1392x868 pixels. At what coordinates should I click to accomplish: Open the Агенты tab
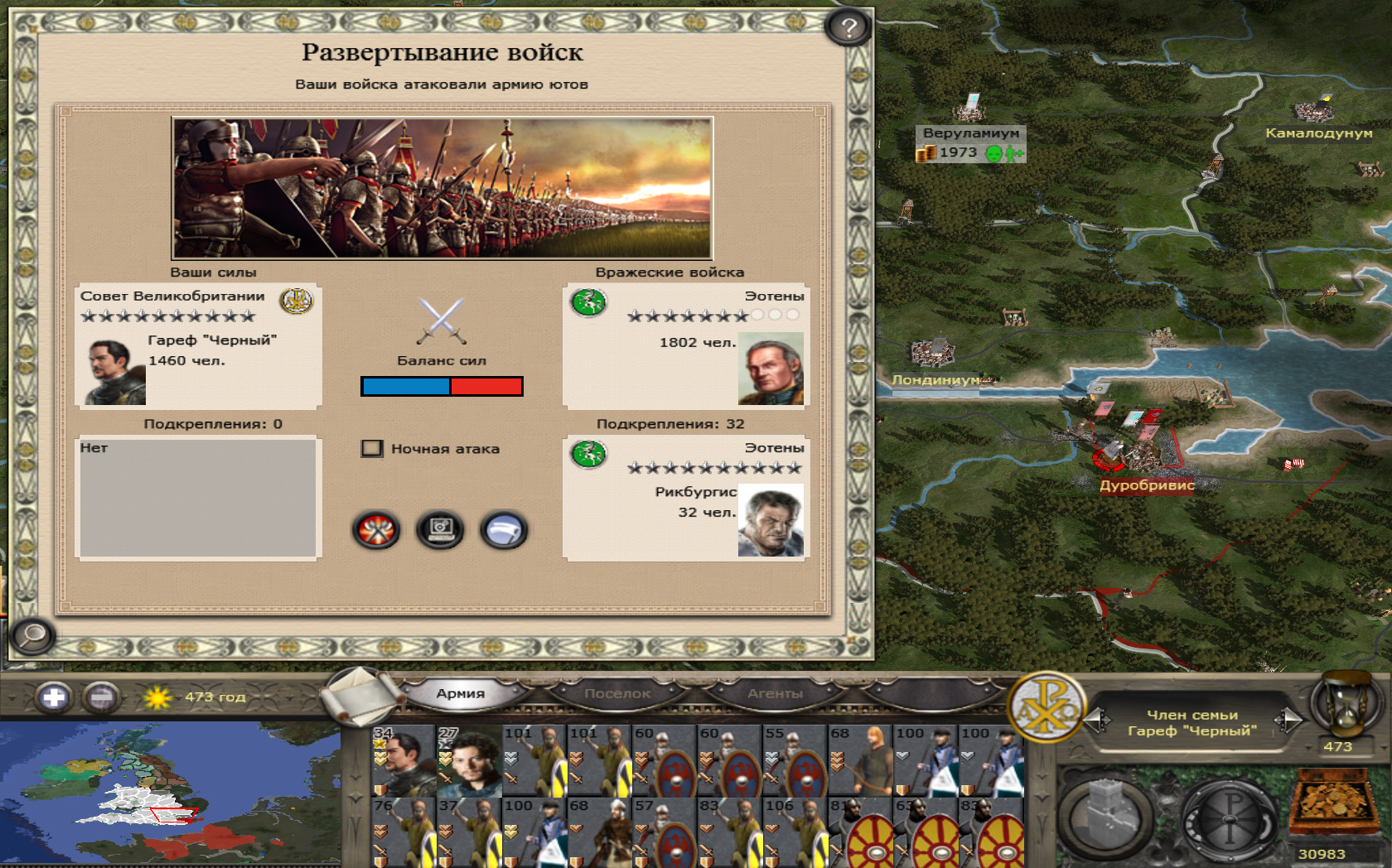tap(775, 693)
